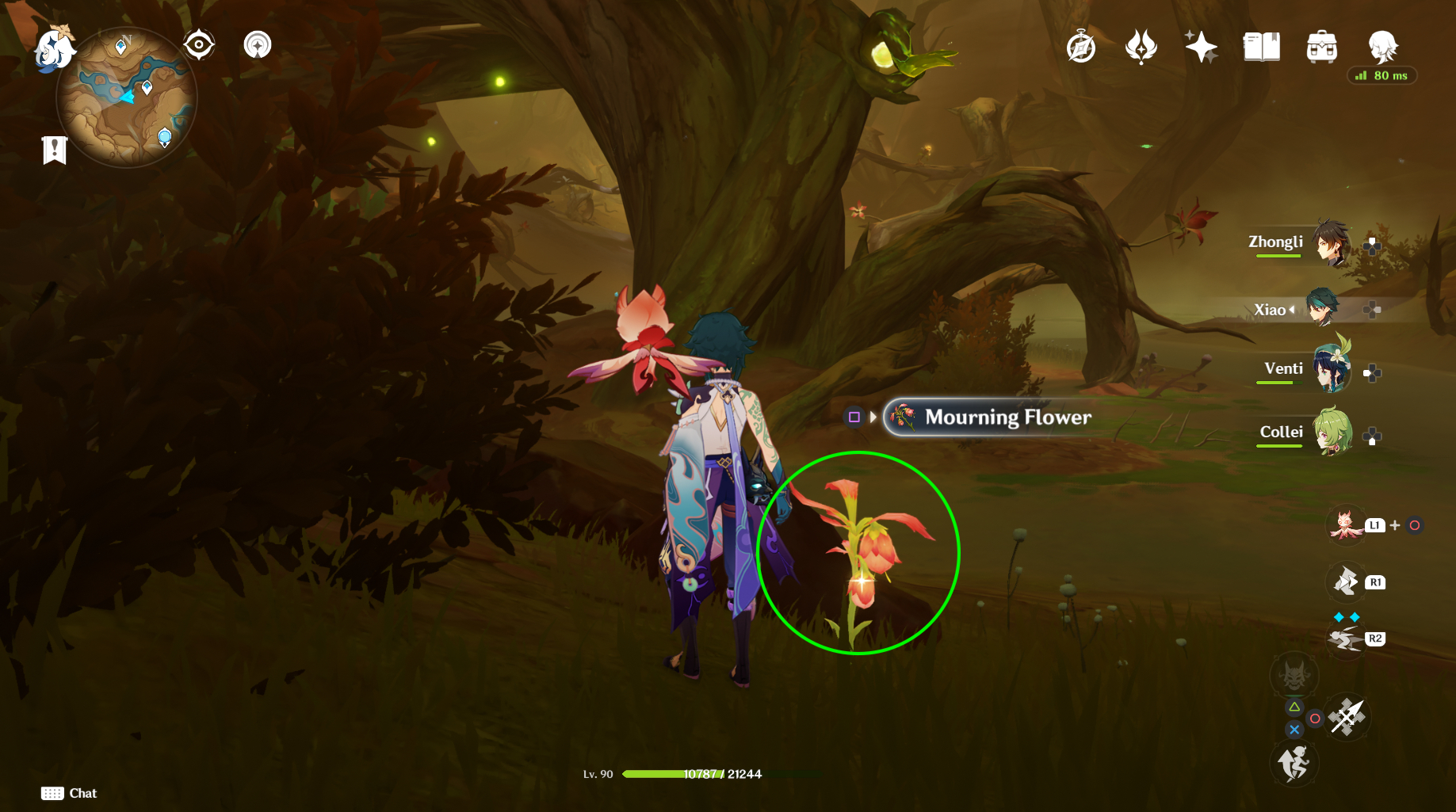Viewport: 1456px width, 812px height.
Task: Open the Inventory bag
Action: click(x=1323, y=48)
